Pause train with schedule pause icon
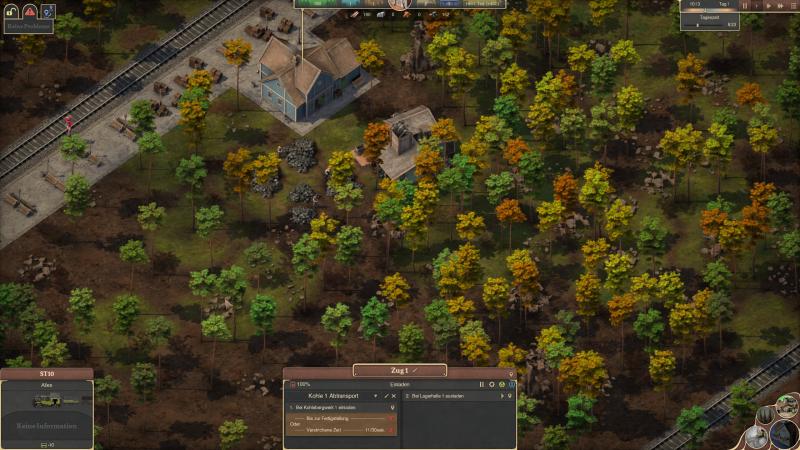Image resolution: width=800 pixels, height=450 pixels. [481, 384]
